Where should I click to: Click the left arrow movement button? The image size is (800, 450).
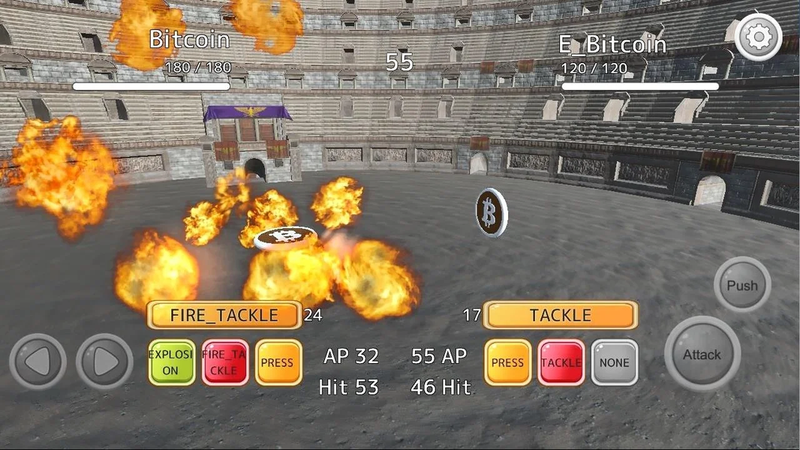point(38,362)
